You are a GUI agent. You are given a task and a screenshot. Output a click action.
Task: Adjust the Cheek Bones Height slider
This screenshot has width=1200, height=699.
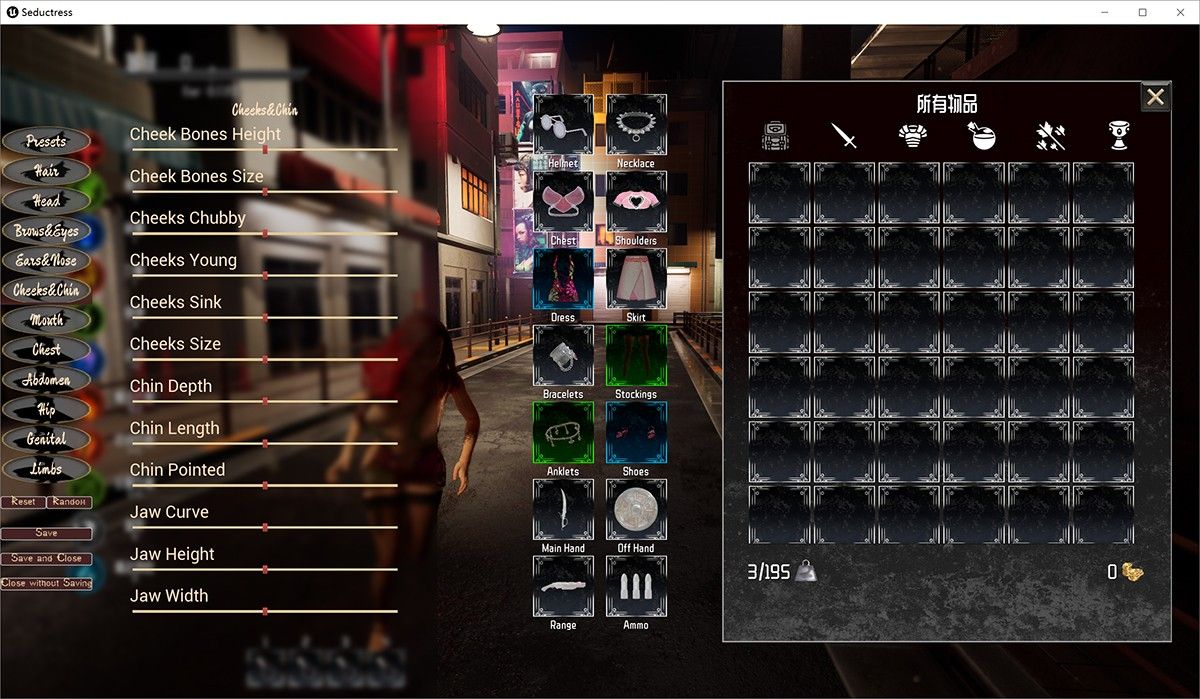tap(265, 149)
